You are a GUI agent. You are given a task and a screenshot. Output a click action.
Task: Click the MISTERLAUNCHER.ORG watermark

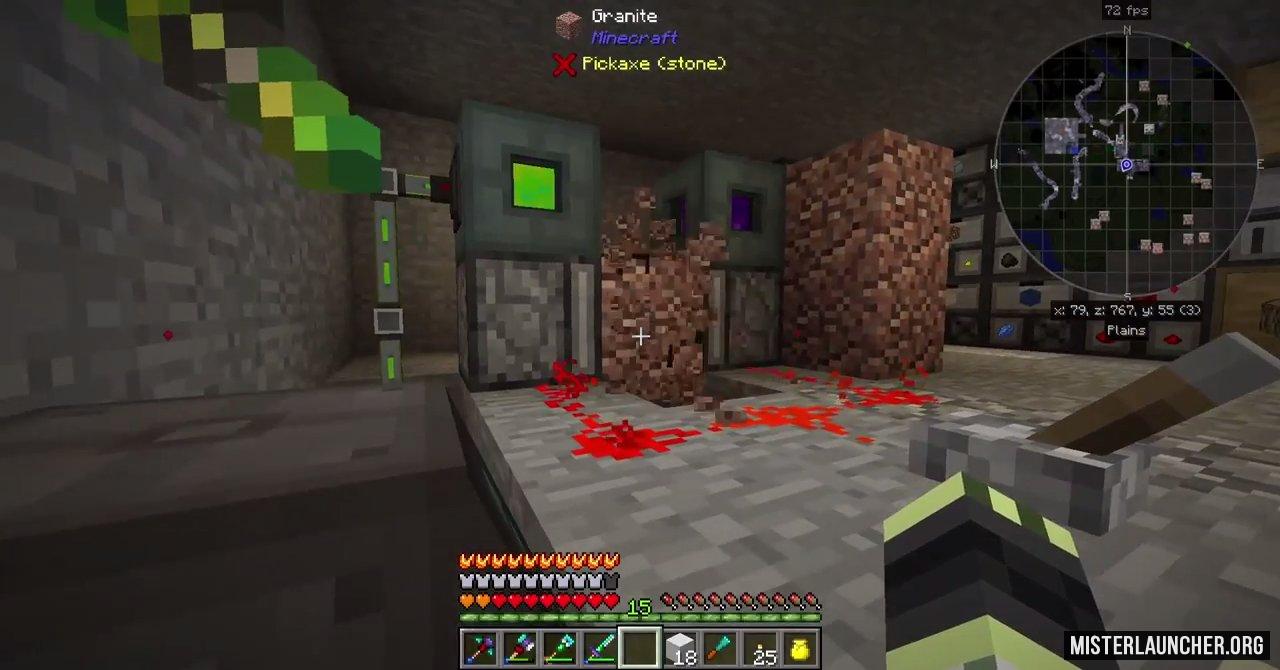(x=1167, y=645)
